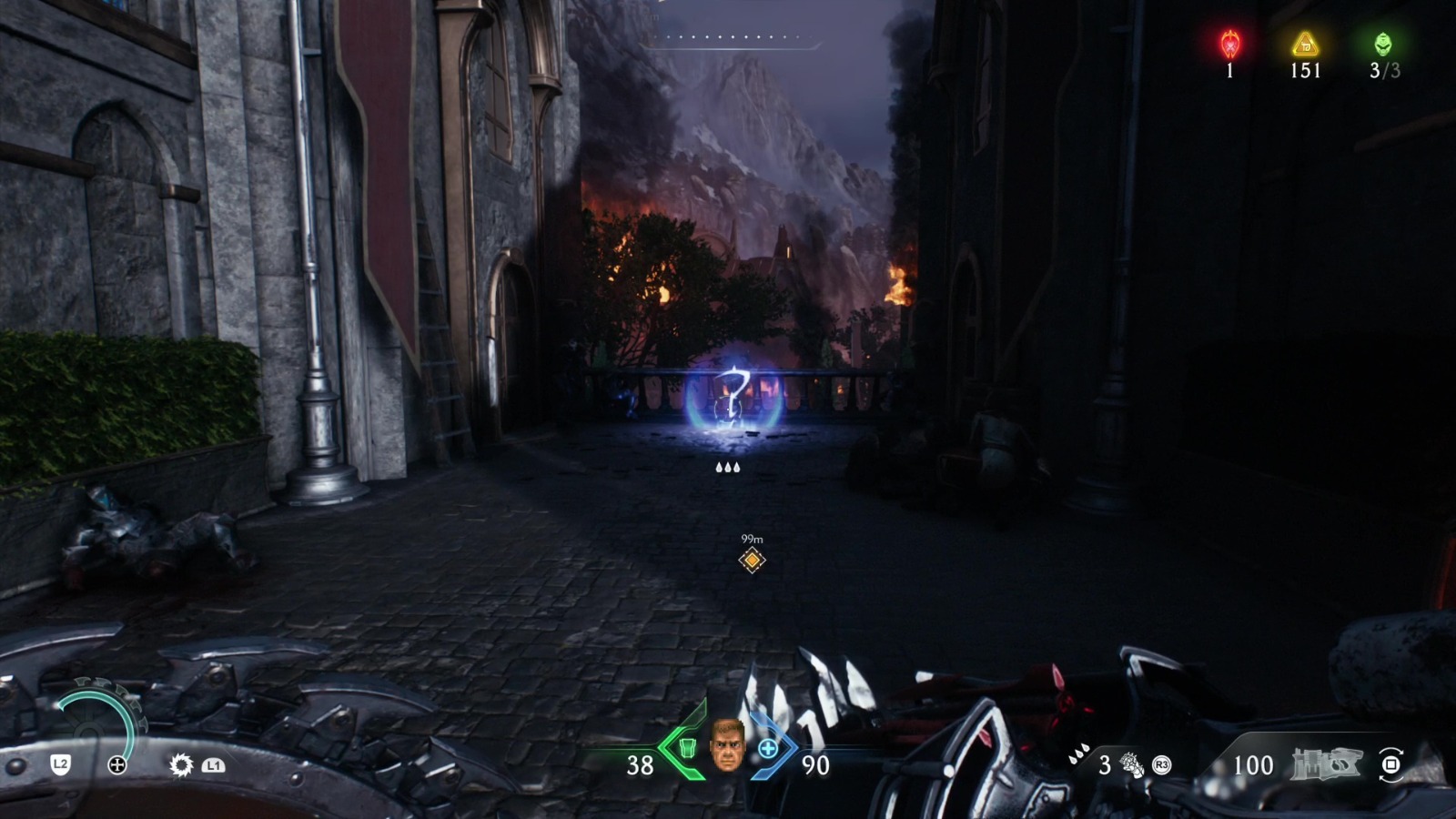Toggle the R3 melee button prompt

pyautogui.click(x=1161, y=764)
